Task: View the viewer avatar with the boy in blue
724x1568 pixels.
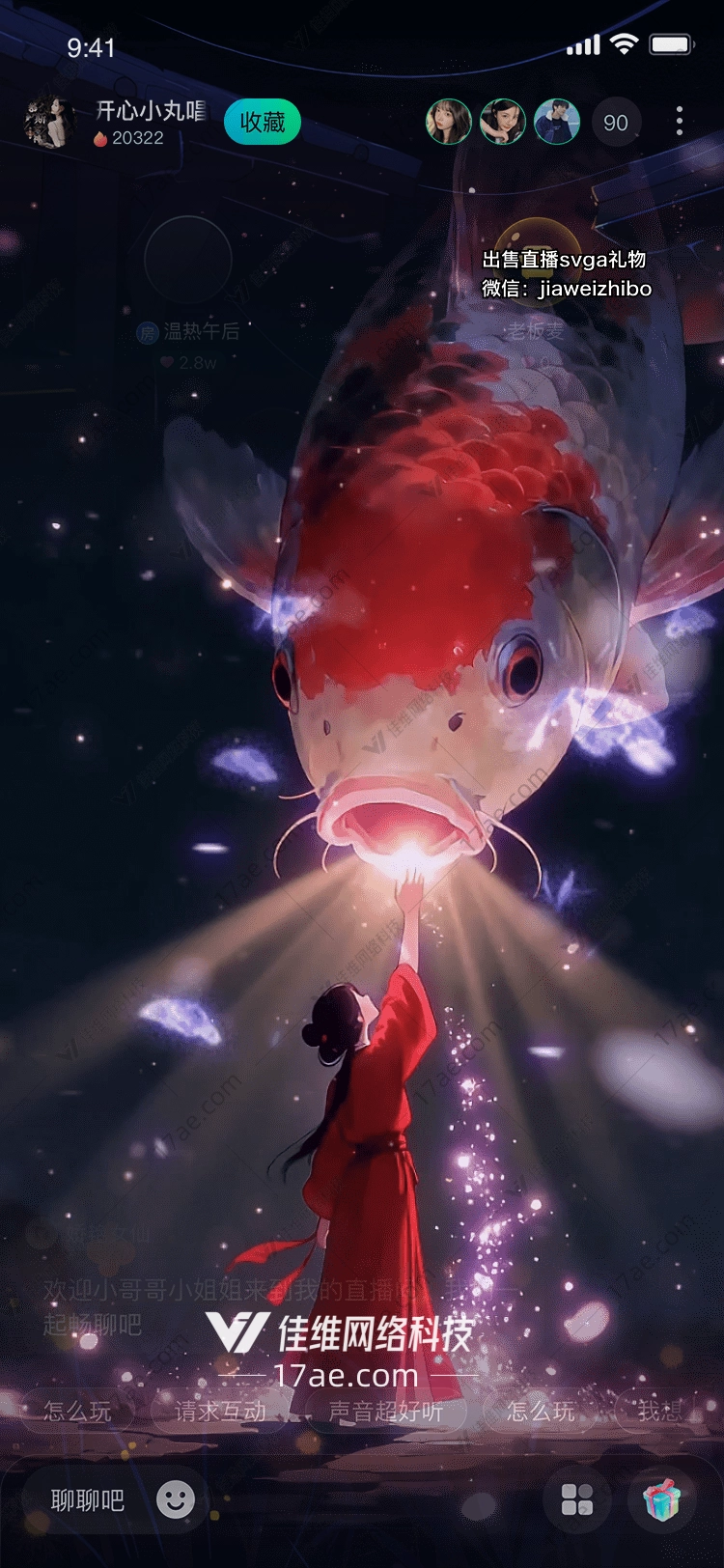Action: (x=557, y=123)
